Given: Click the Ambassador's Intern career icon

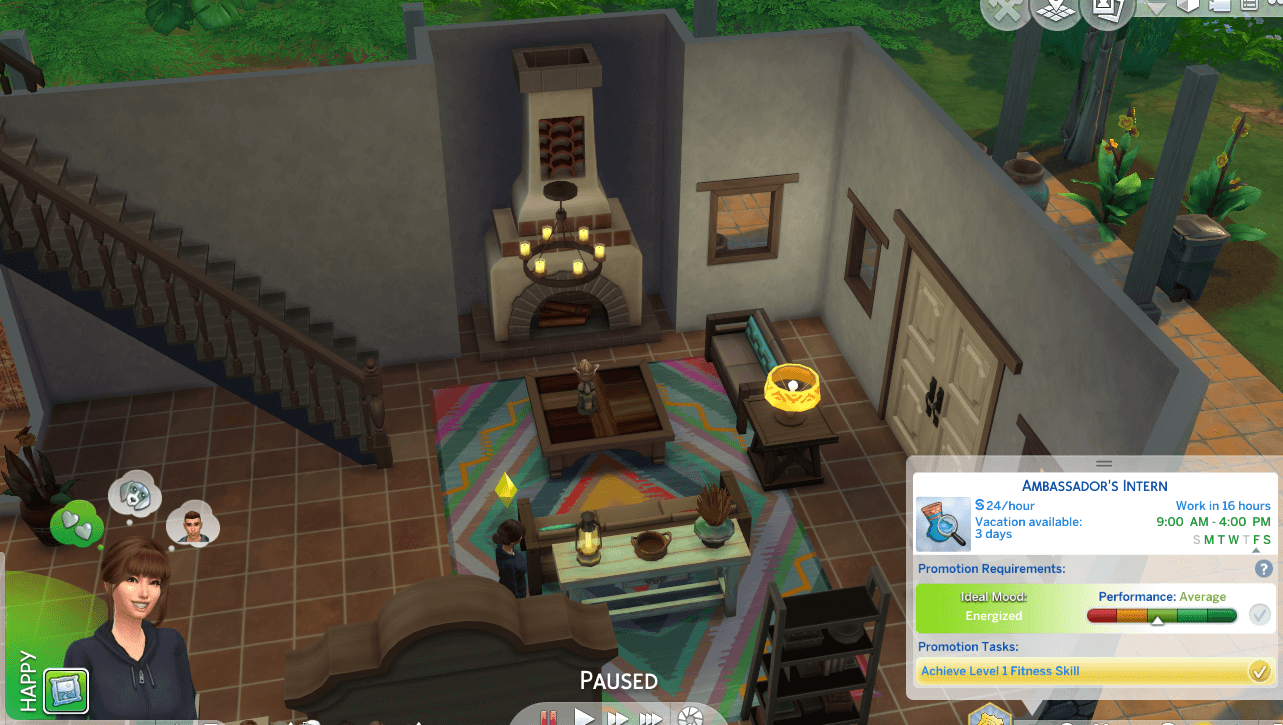Looking at the screenshot, I should [x=943, y=524].
